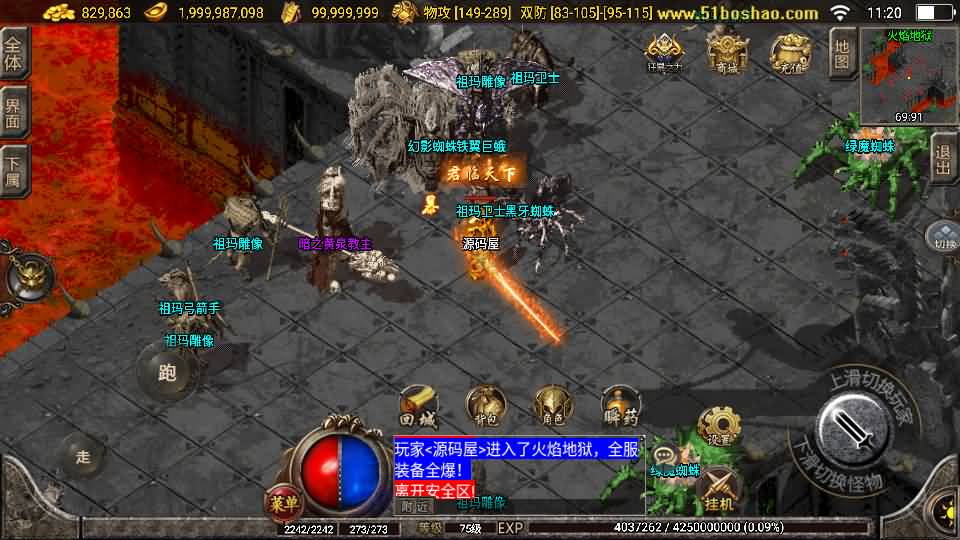
Task: Open the 地图 map button
Action: click(x=842, y=53)
